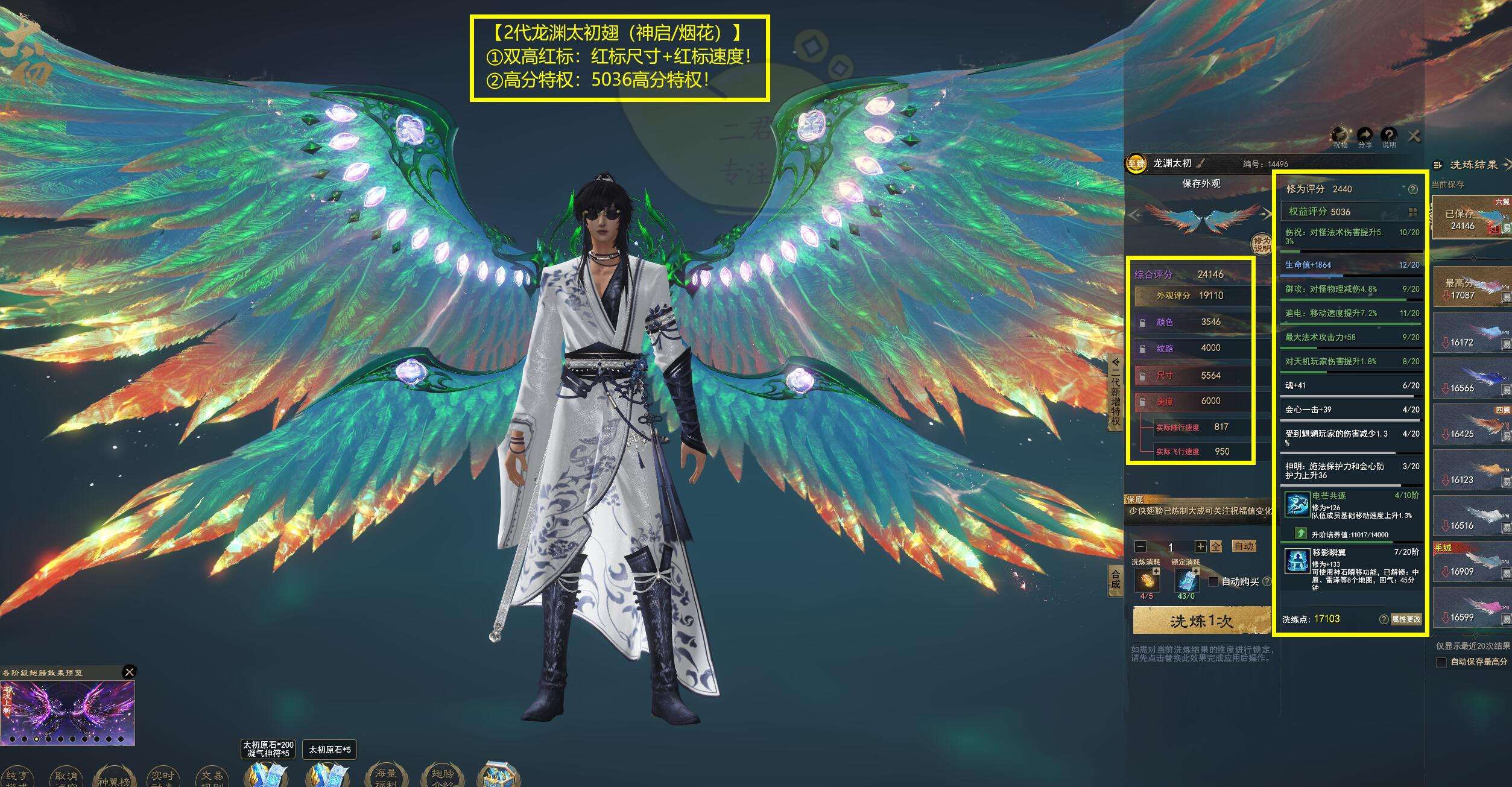Image resolution: width=1512 pixels, height=787 pixels.
Task: Click the 自动 auto-refine button
Action: [1244, 546]
